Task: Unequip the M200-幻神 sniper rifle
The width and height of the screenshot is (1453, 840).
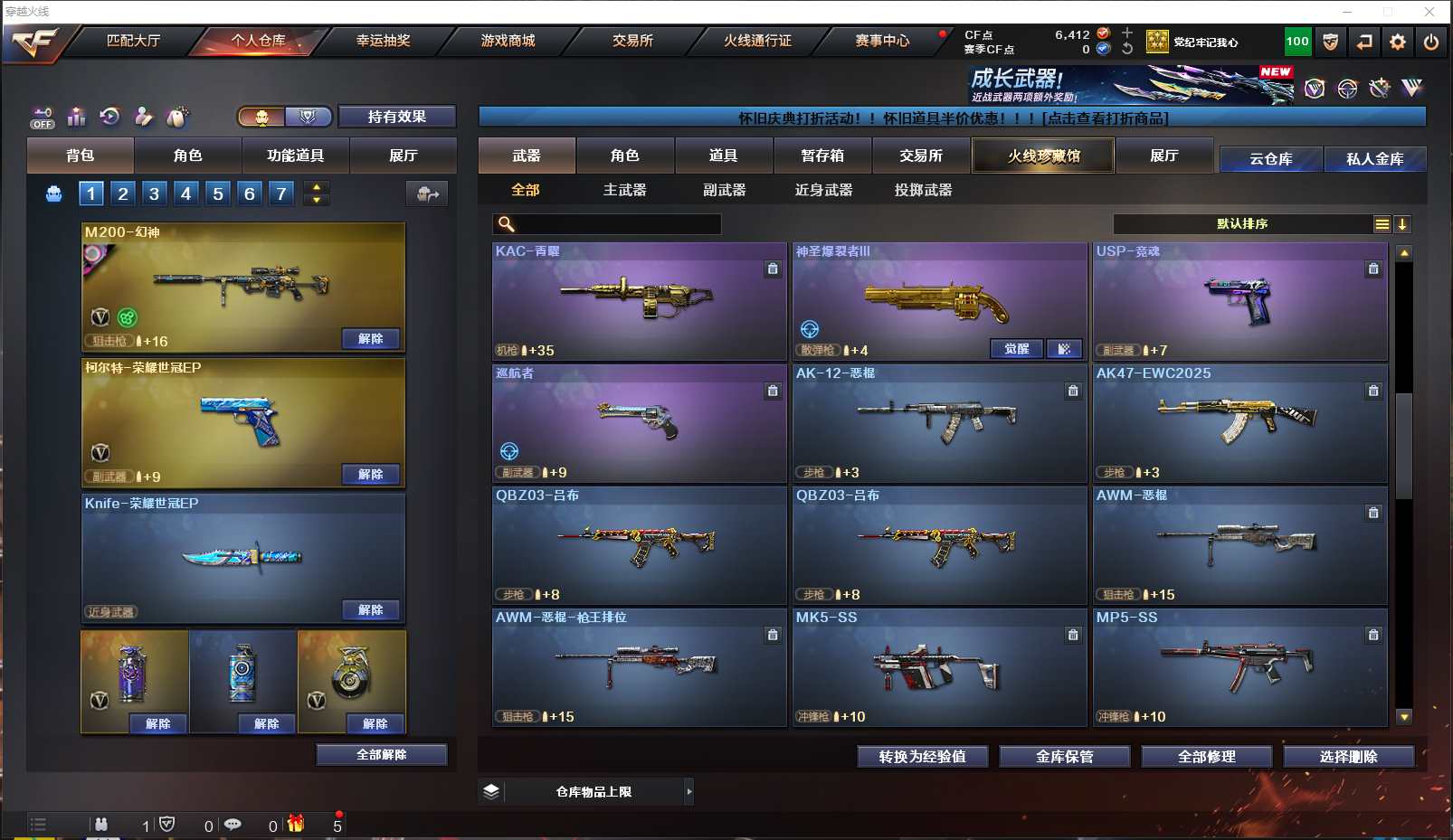Action: (x=371, y=339)
